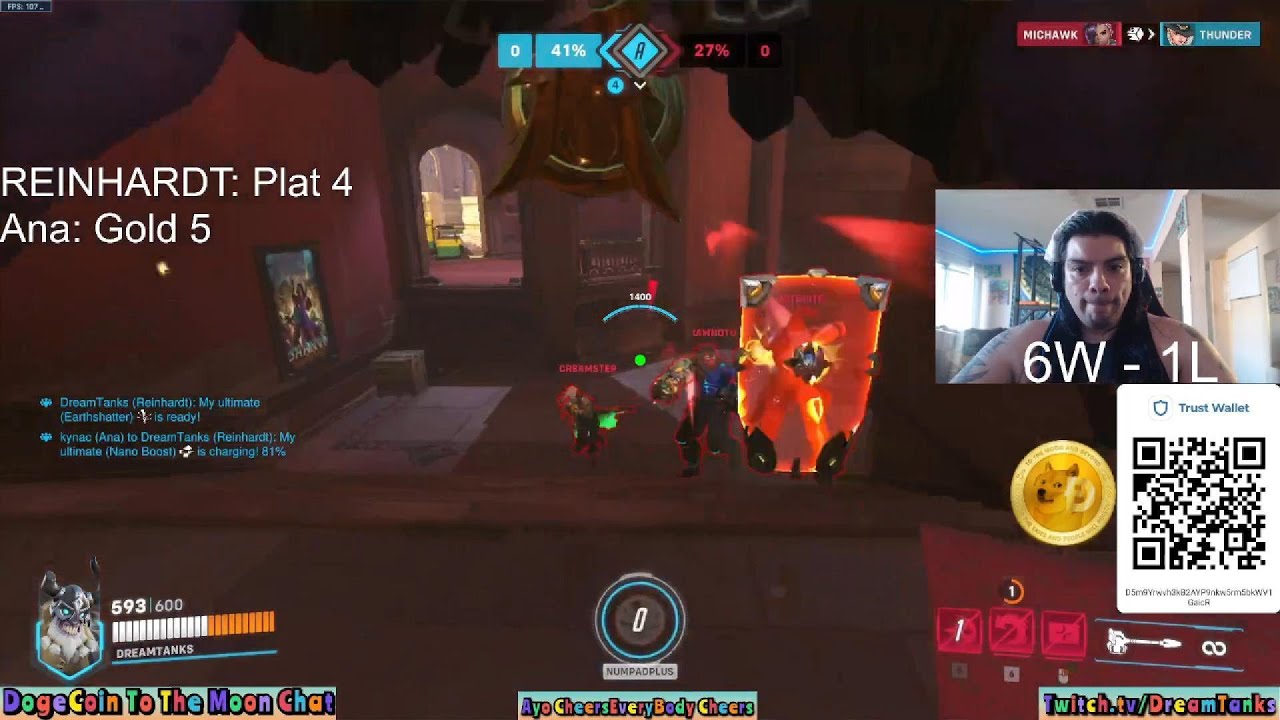Viewport: 1280px width, 720px height.
Task: Click the Trust Wallet QR code
Action: coord(1198,503)
